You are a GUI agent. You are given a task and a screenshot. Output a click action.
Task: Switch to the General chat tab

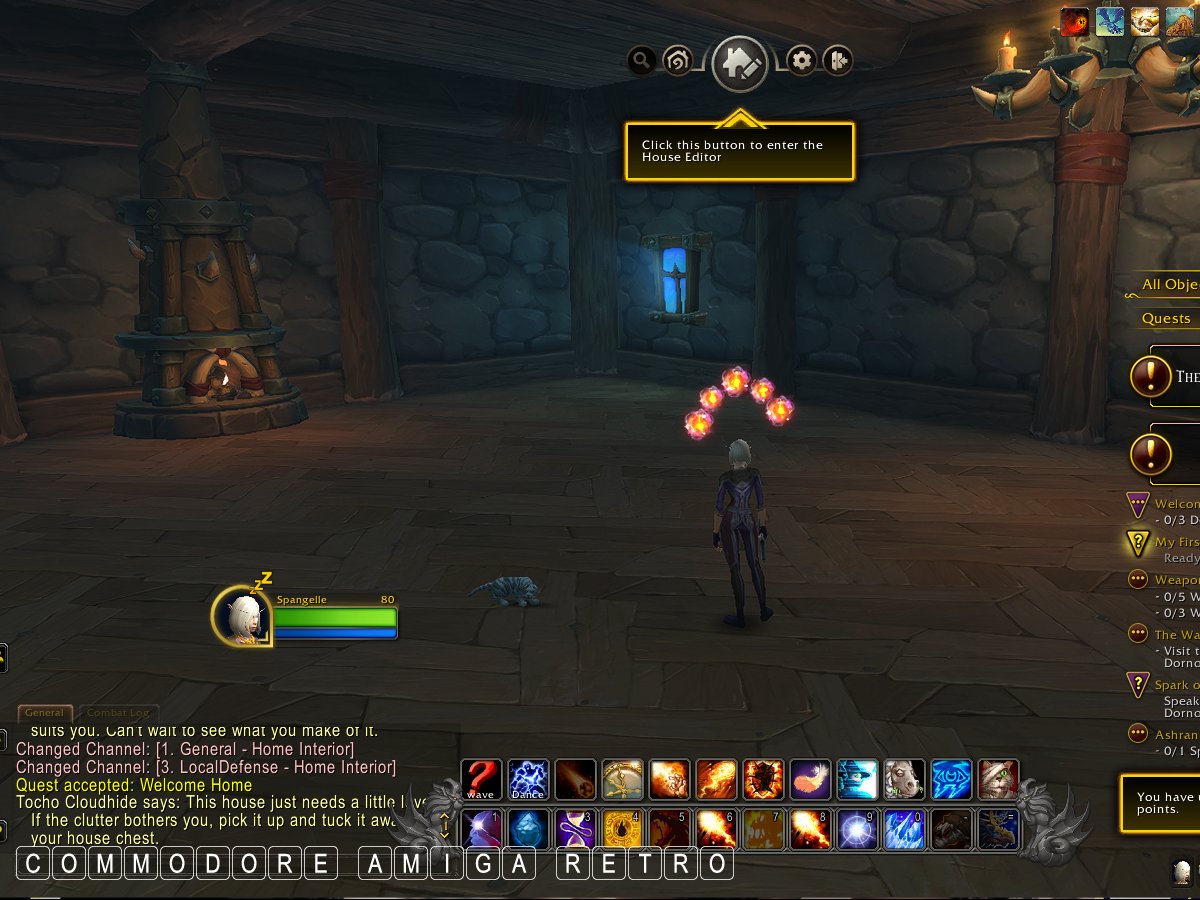point(44,713)
